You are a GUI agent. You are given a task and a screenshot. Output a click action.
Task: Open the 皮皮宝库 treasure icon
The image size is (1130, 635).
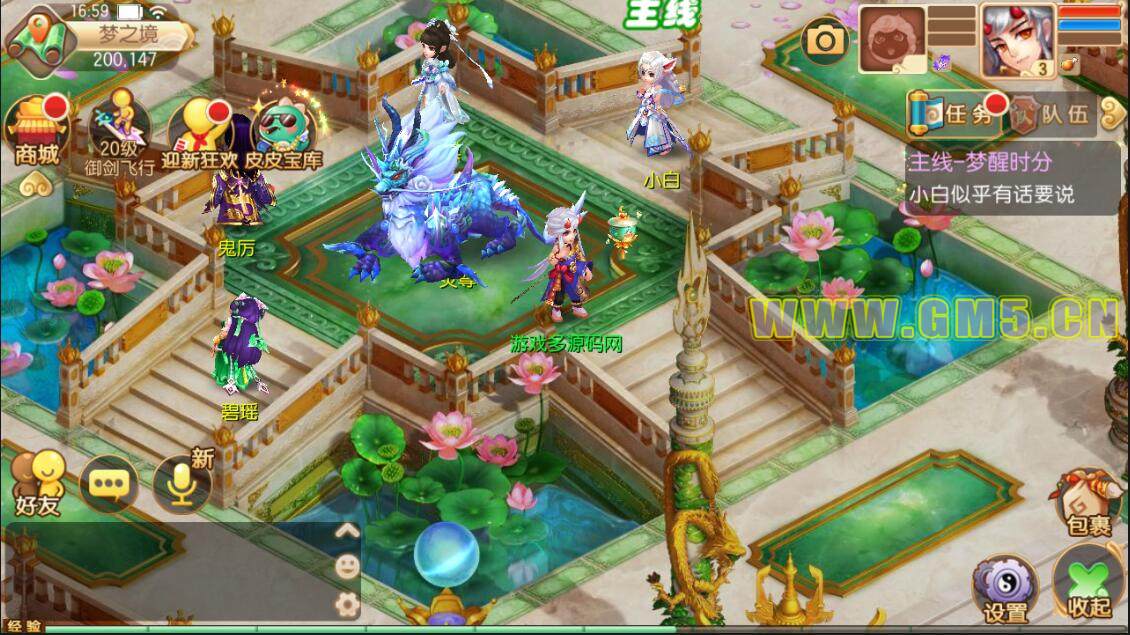coord(285,133)
